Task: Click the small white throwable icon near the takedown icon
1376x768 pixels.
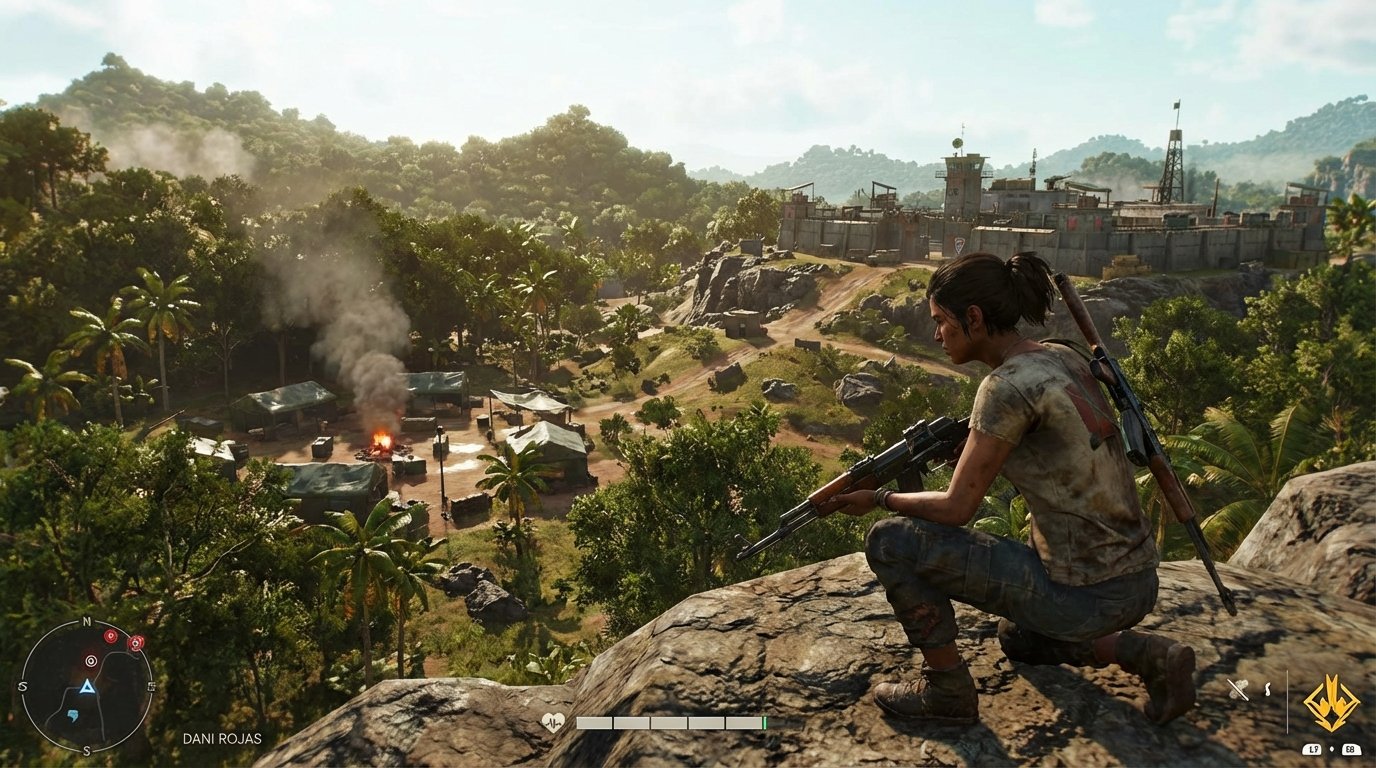Action: [x=1267, y=689]
